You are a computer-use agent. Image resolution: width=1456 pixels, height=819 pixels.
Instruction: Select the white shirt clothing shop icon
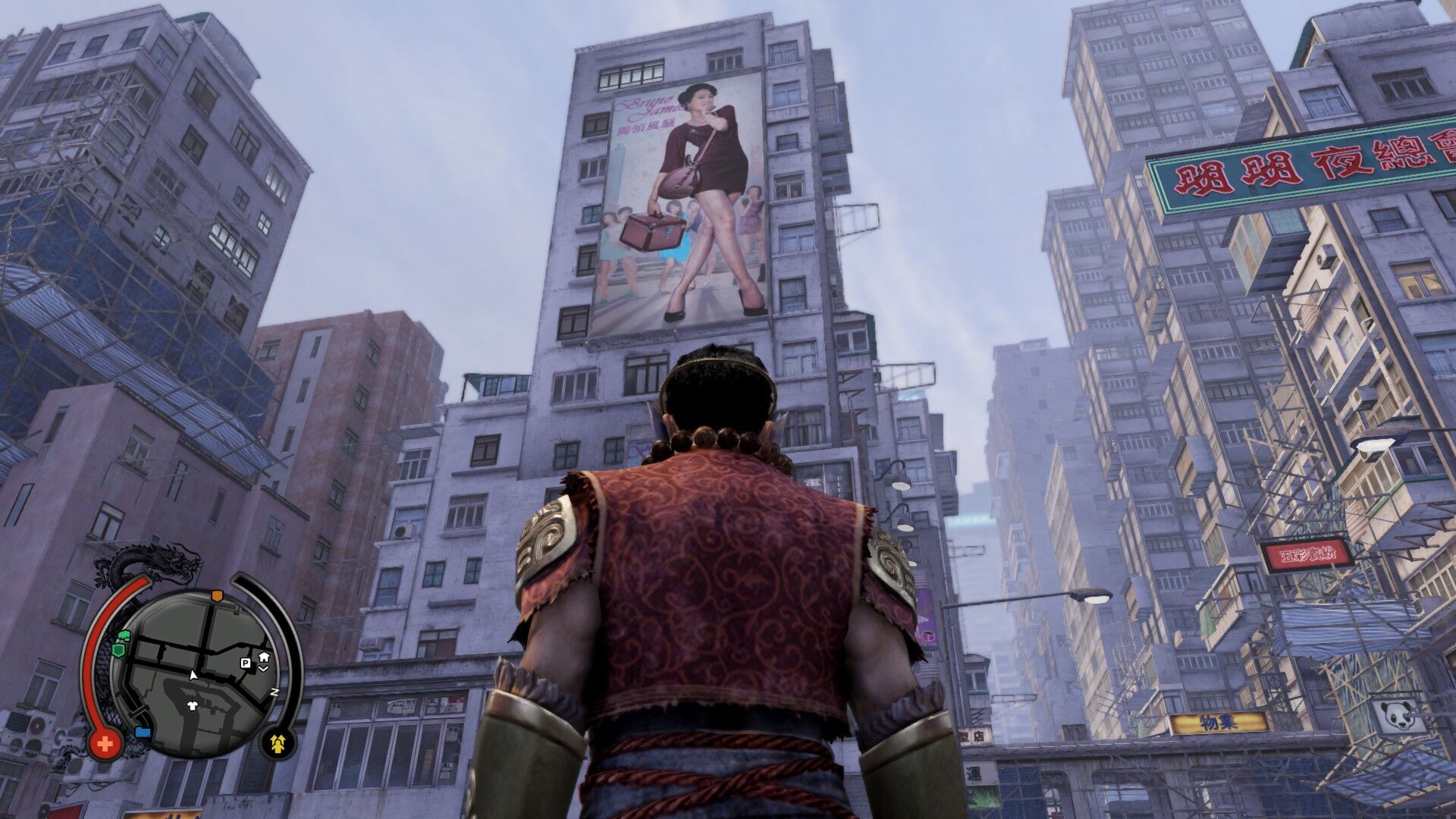point(192,706)
